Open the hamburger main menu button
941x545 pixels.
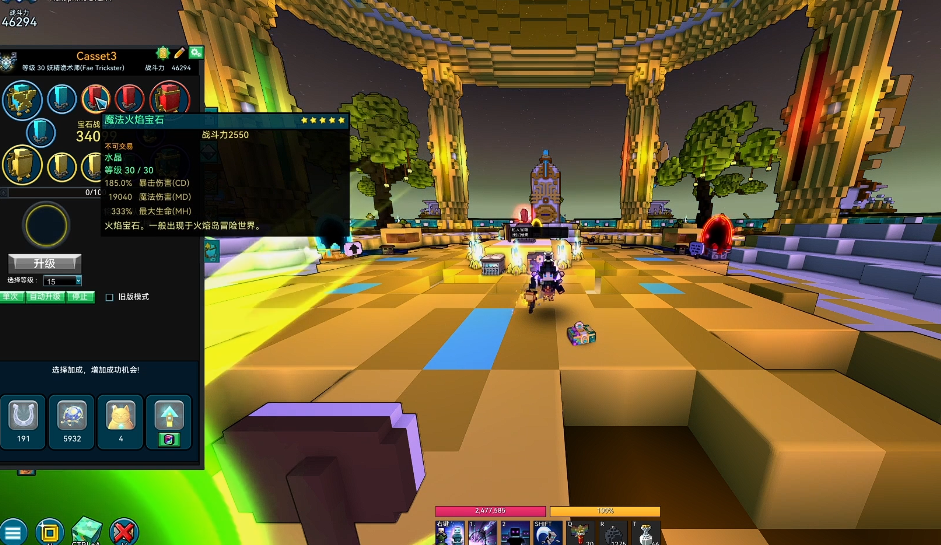12,532
